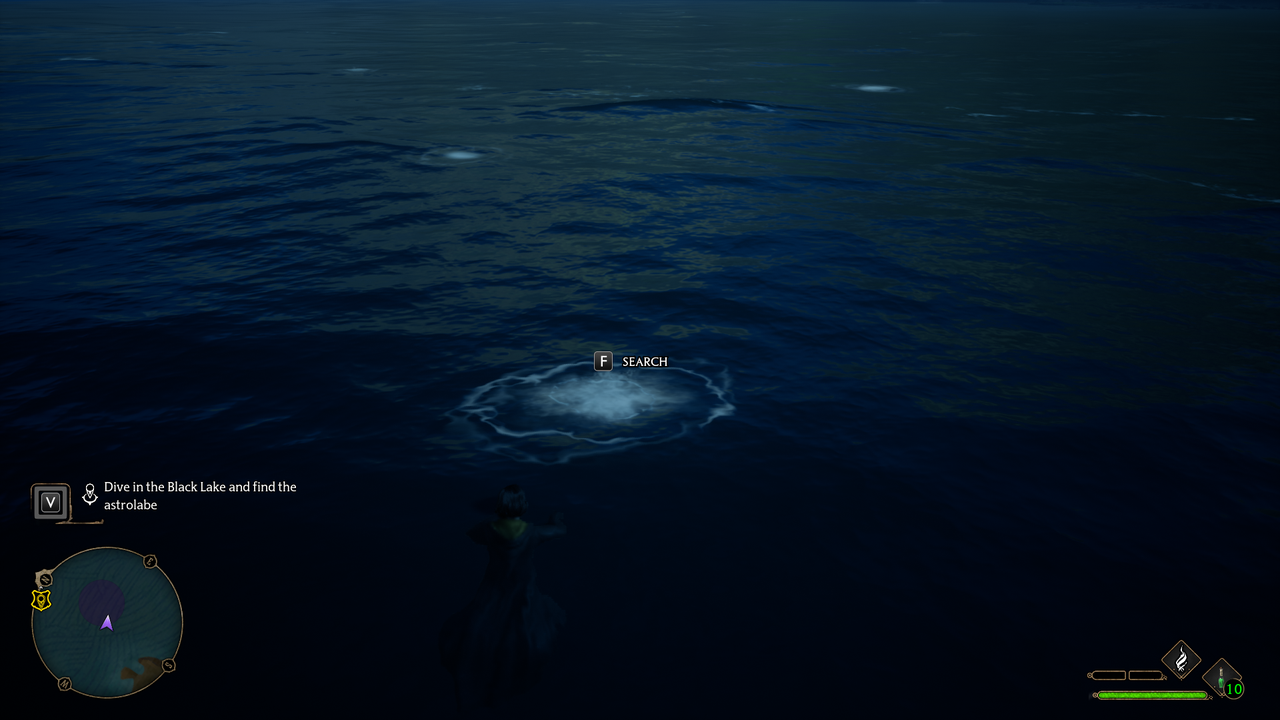Viewport: 1280px width, 720px height.
Task: Open the circular minimap
Action: (107, 621)
